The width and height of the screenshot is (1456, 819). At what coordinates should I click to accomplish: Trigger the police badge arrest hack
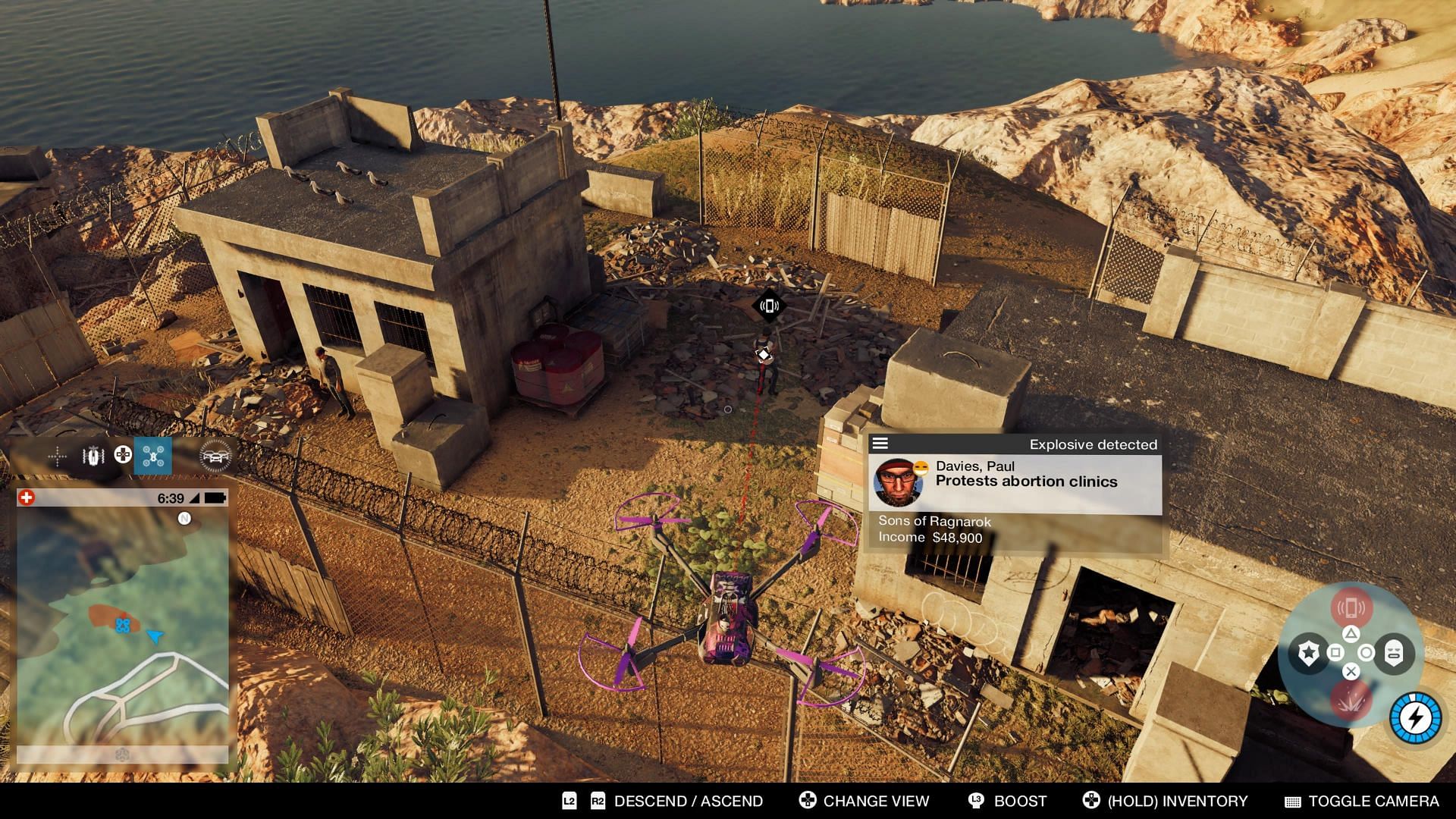tap(1308, 653)
